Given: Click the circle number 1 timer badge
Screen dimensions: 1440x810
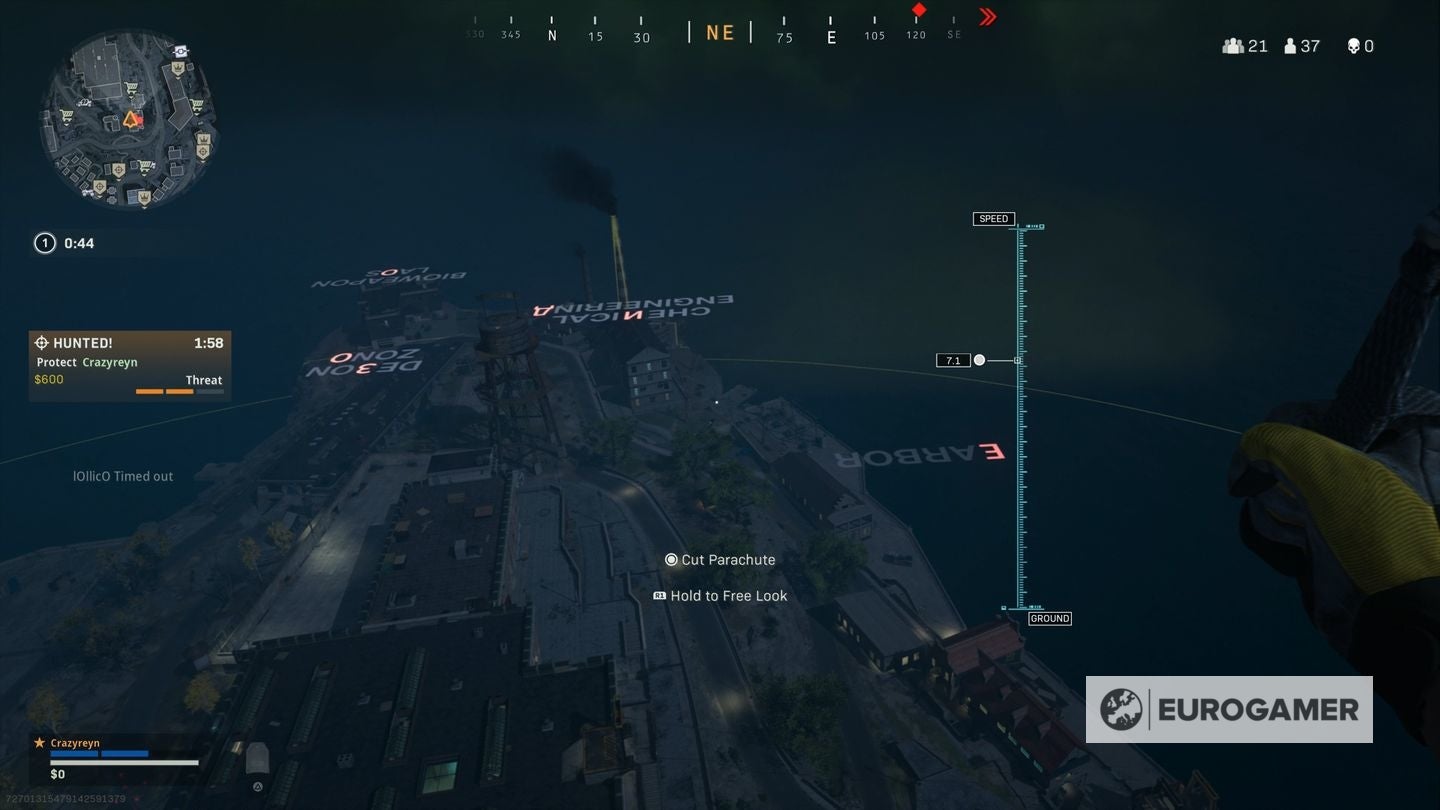Looking at the screenshot, I should pos(44,242).
